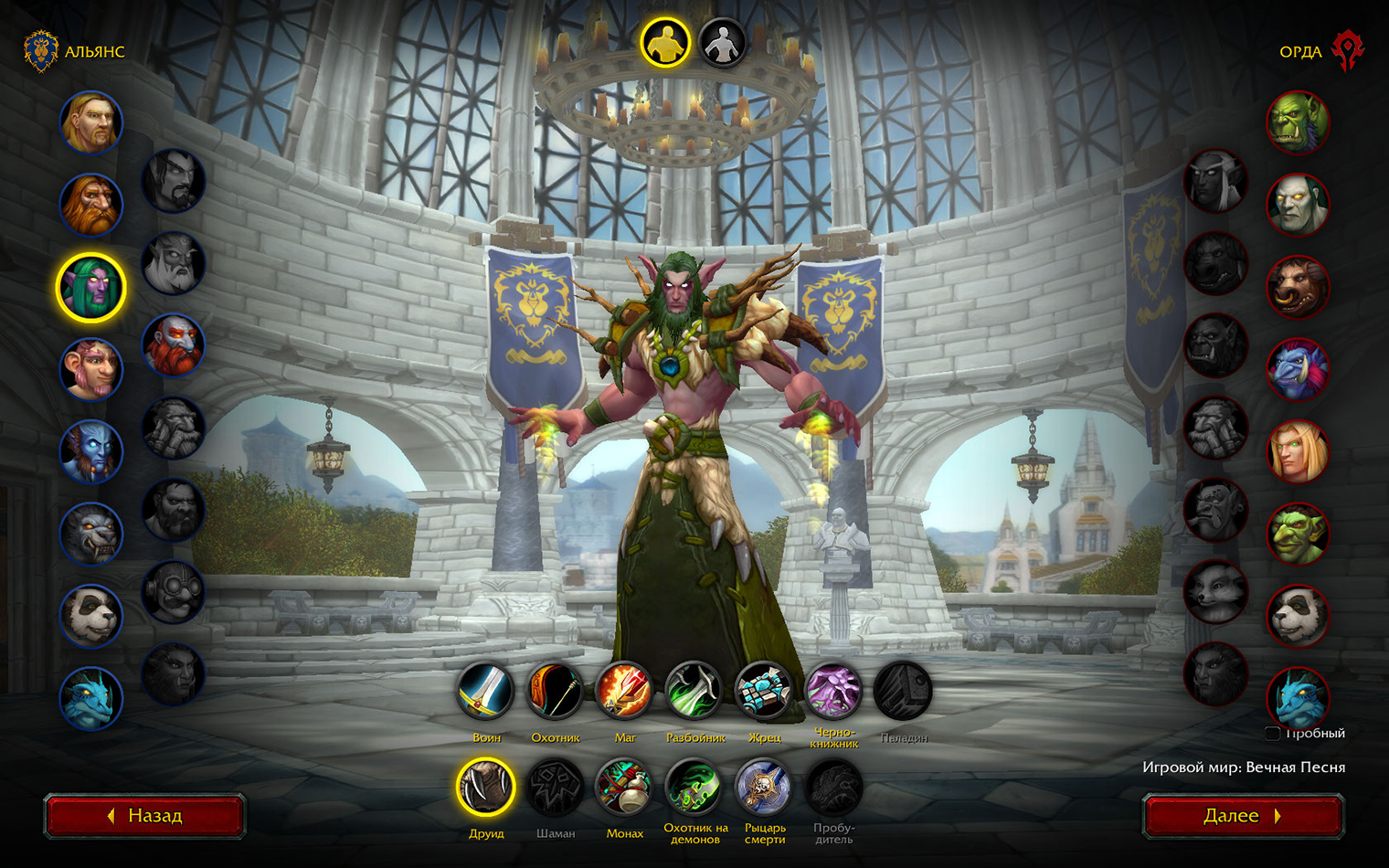Pick the Horde blood elf portrait
The height and width of the screenshot is (868, 1389).
coord(1298,451)
